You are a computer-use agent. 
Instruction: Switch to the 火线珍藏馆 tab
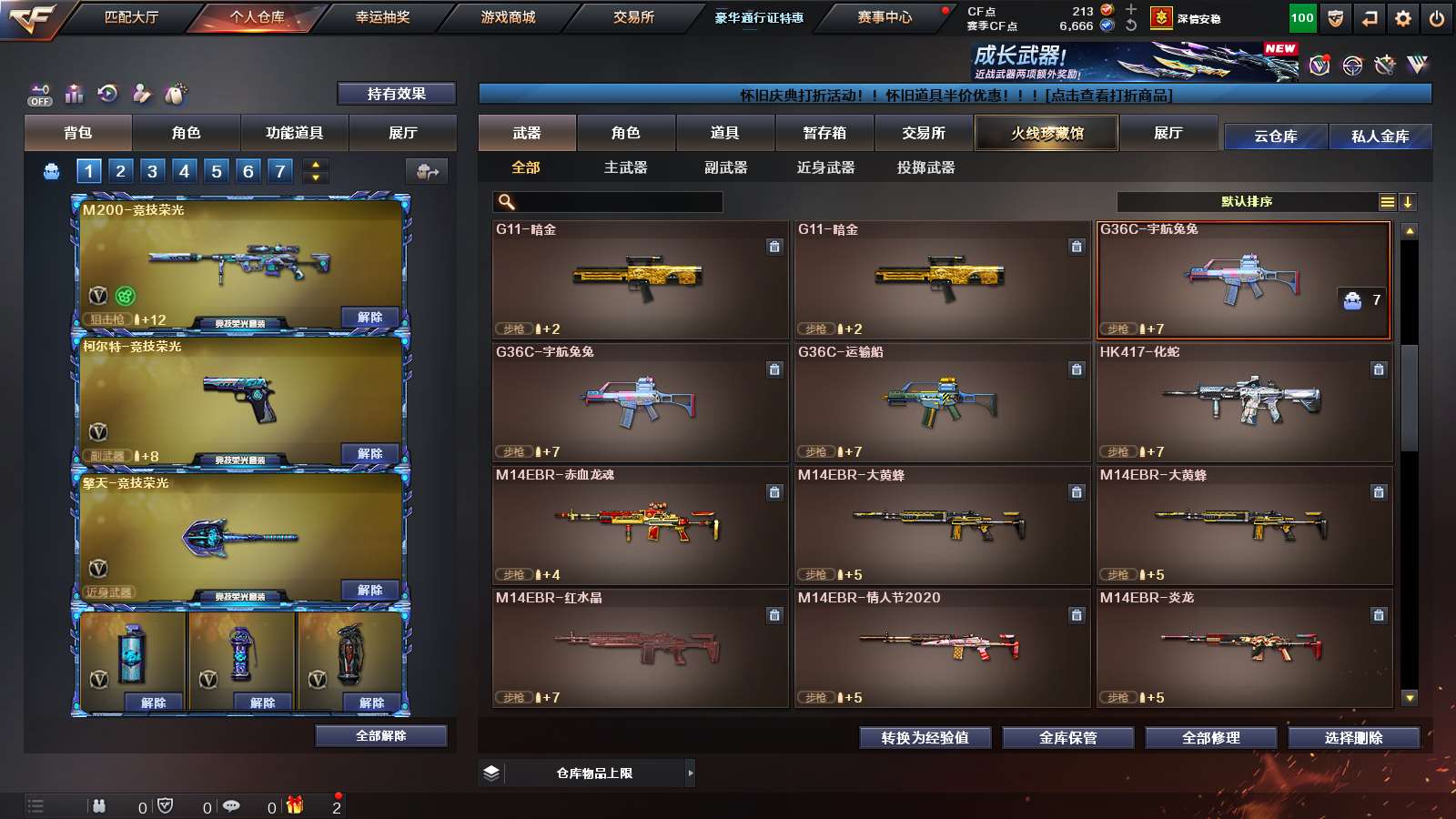coord(1046,133)
